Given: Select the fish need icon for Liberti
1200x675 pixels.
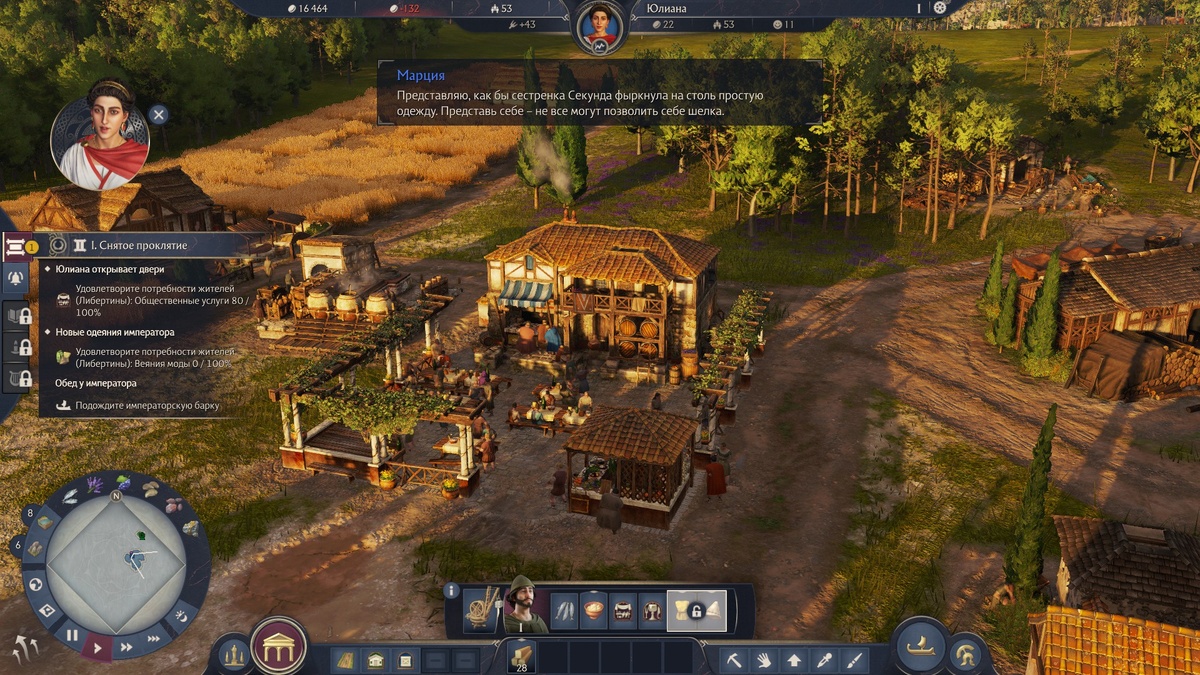Looking at the screenshot, I should 566,609.
